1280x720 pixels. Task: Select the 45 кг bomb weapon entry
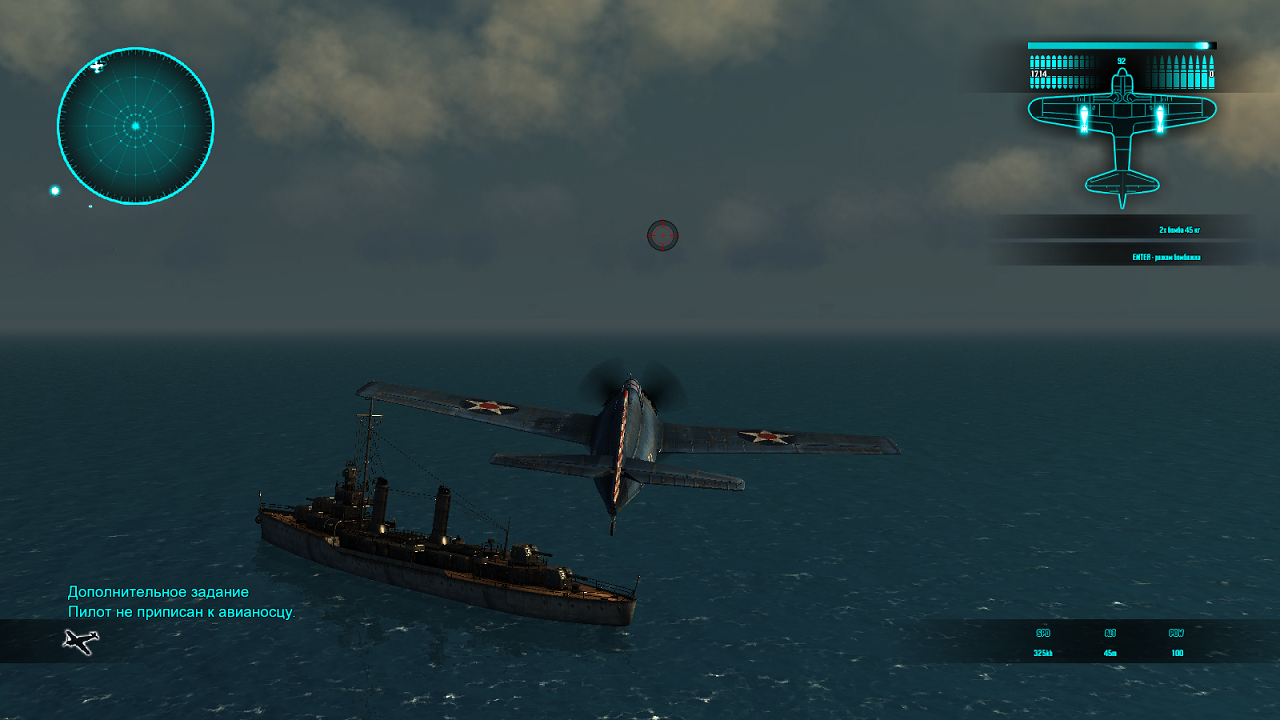(1179, 230)
